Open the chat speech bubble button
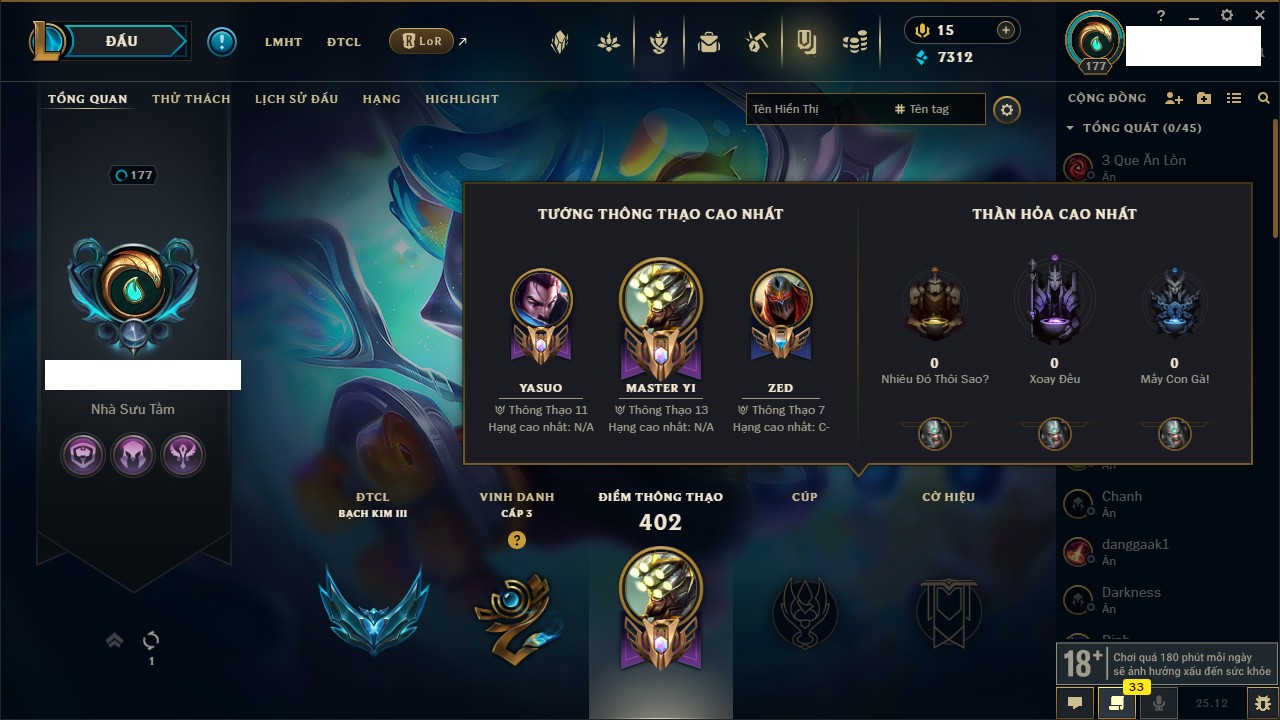Image resolution: width=1280 pixels, height=720 pixels. click(1075, 703)
